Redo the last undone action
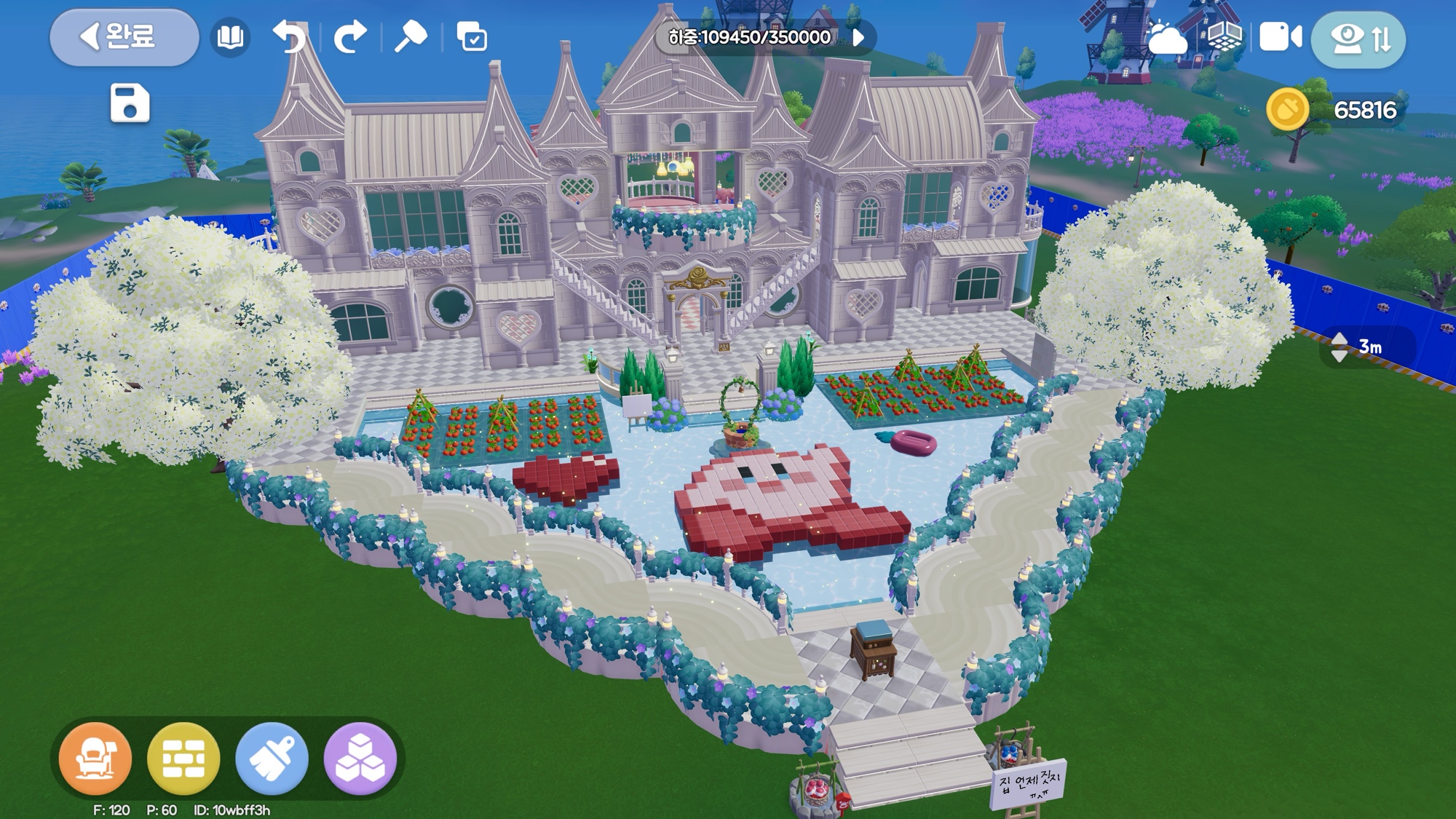1456x819 pixels. click(x=350, y=37)
